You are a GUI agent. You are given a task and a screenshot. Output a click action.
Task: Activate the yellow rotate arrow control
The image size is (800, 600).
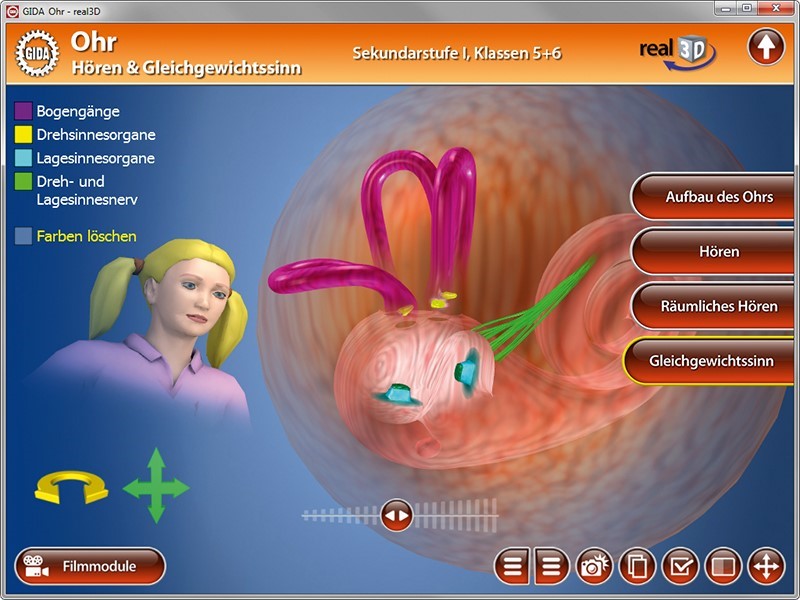pyautogui.click(x=70, y=489)
